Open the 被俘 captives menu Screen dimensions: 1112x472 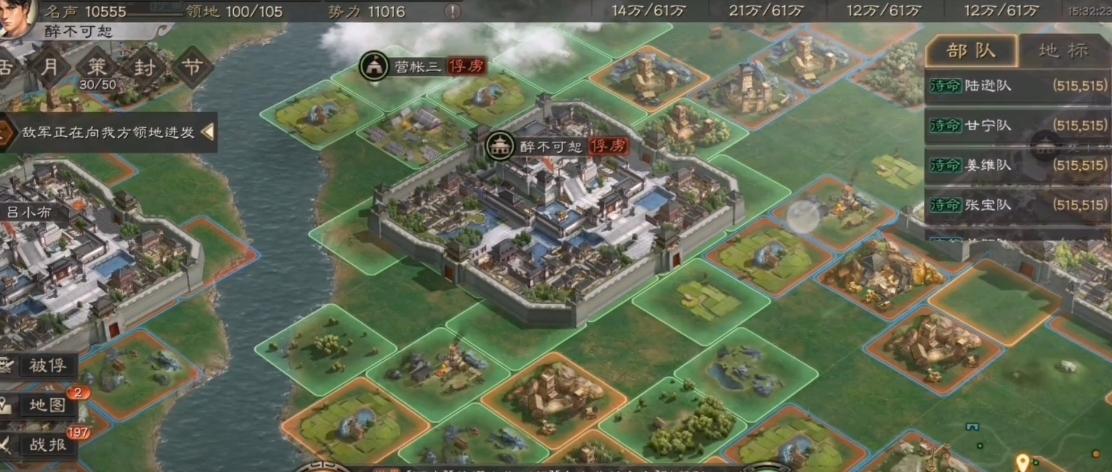coord(40,364)
